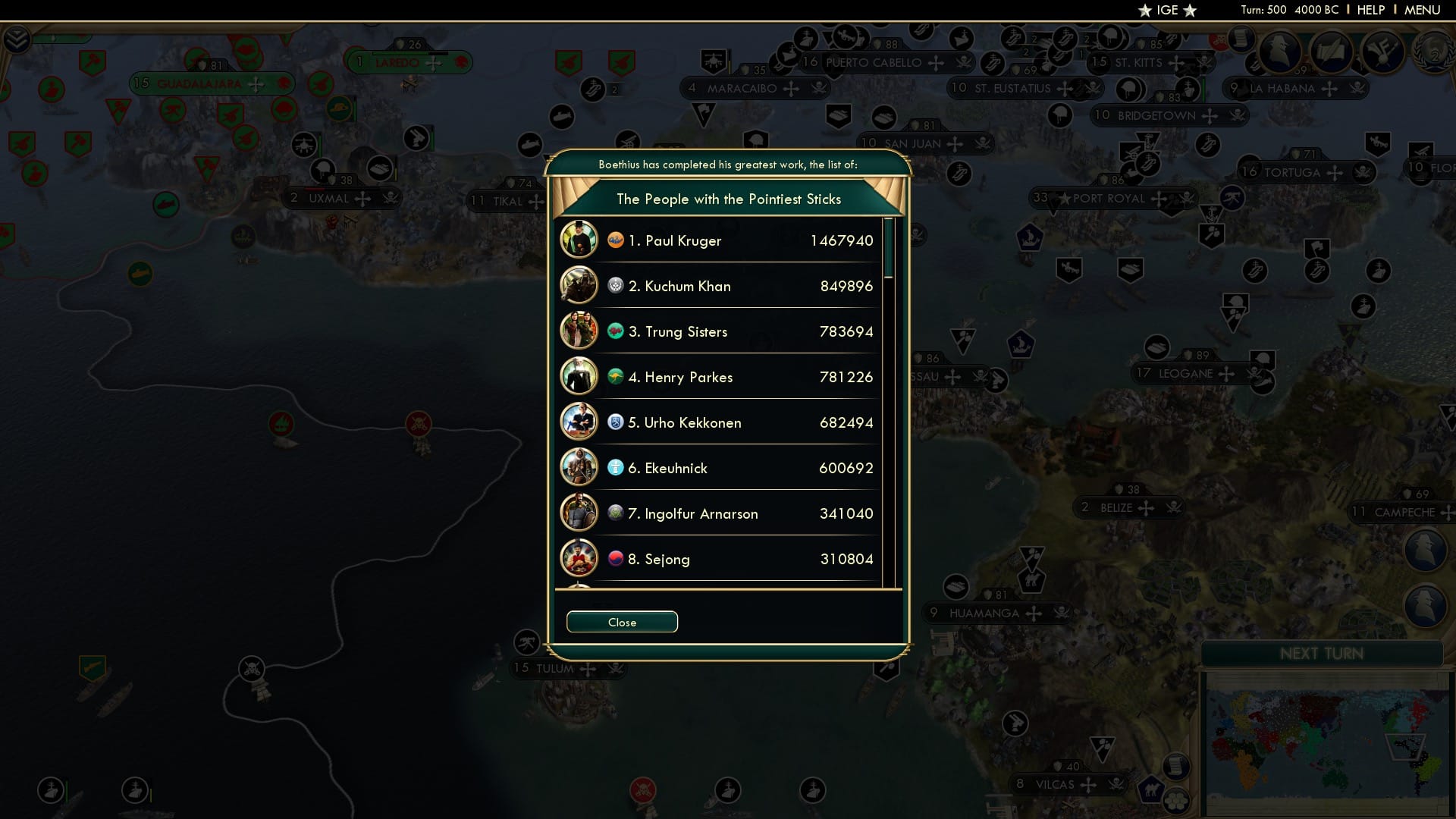The image size is (1456, 819).
Task: Click the Trung Sisters leader portrait
Action: (579, 331)
